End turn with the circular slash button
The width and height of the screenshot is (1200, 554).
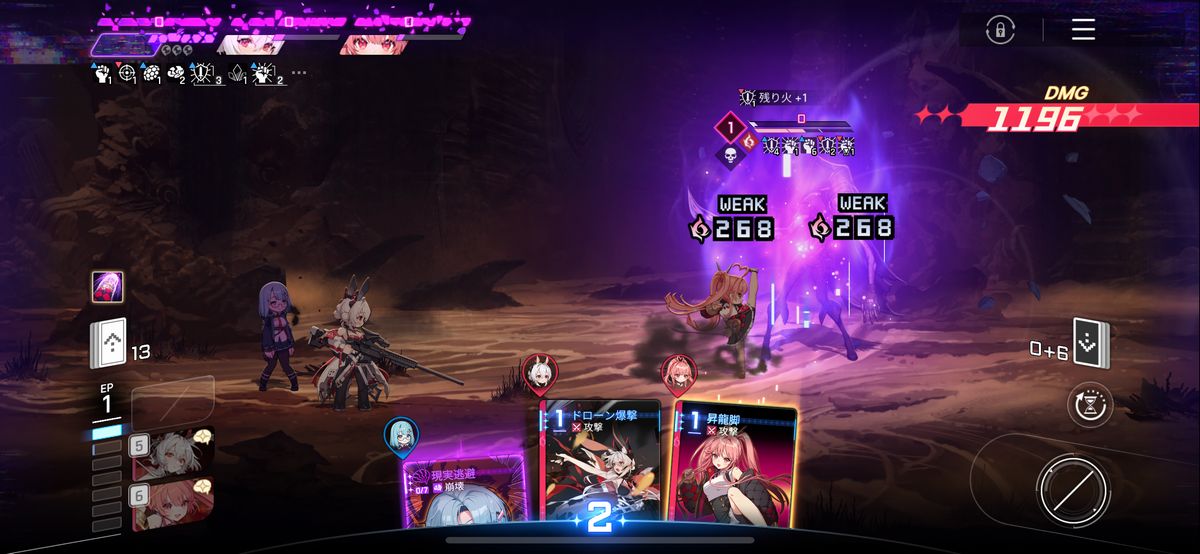click(x=1071, y=489)
